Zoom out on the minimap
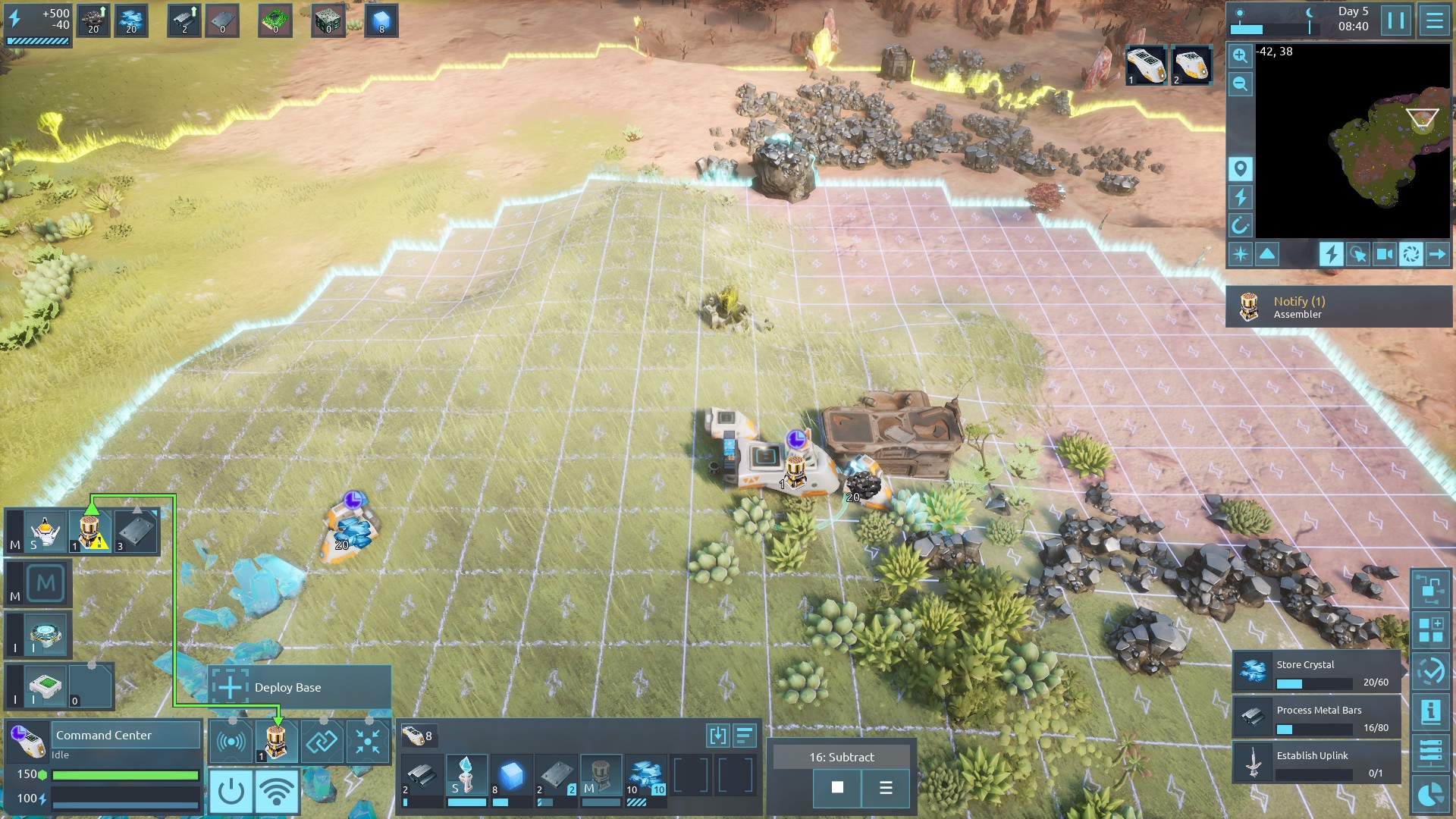Image resolution: width=1456 pixels, height=819 pixels. (x=1240, y=84)
